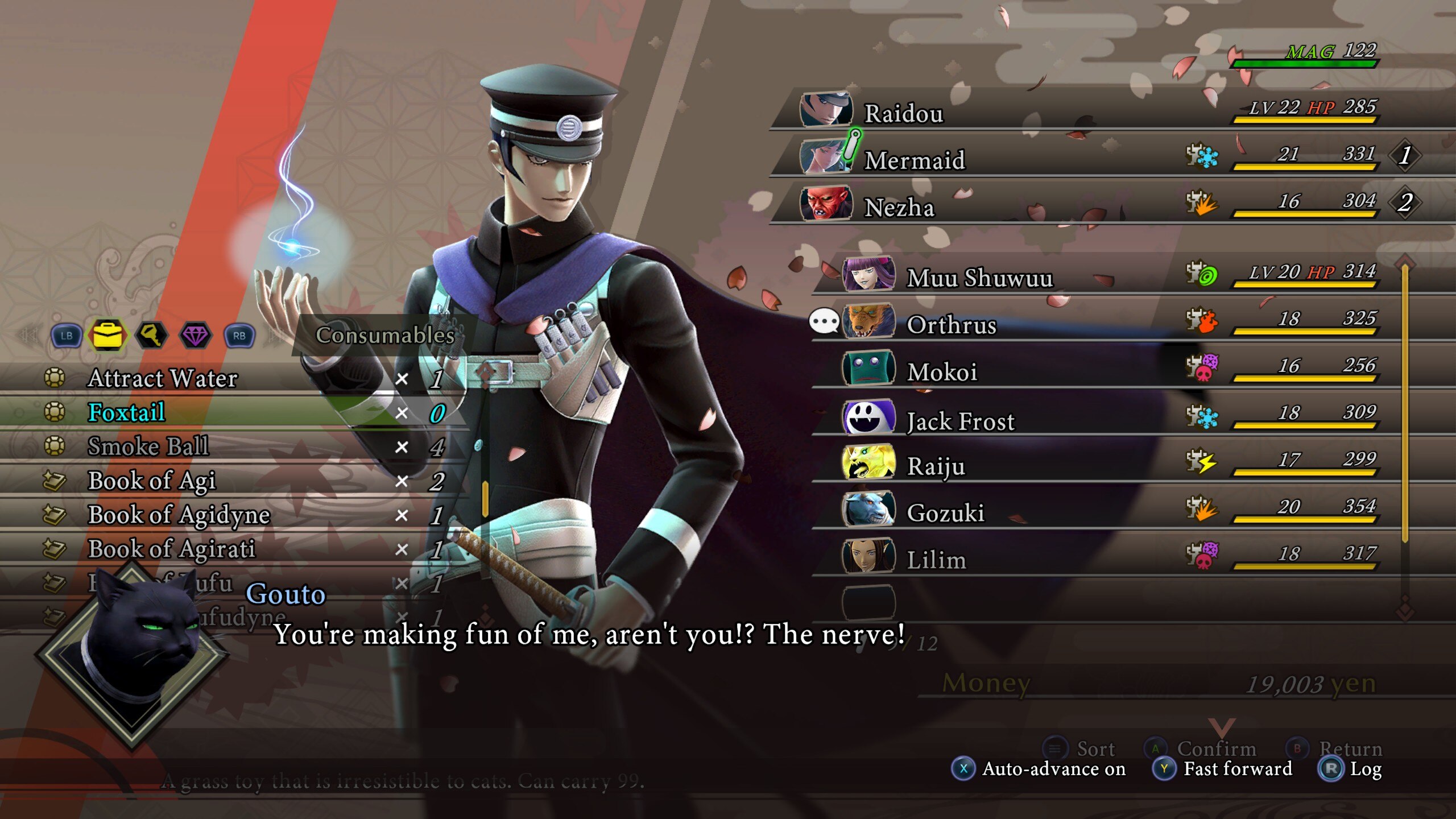Select Jack Frost in the roster
1456x819 pixels.
pyautogui.click(x=960, y=421)
